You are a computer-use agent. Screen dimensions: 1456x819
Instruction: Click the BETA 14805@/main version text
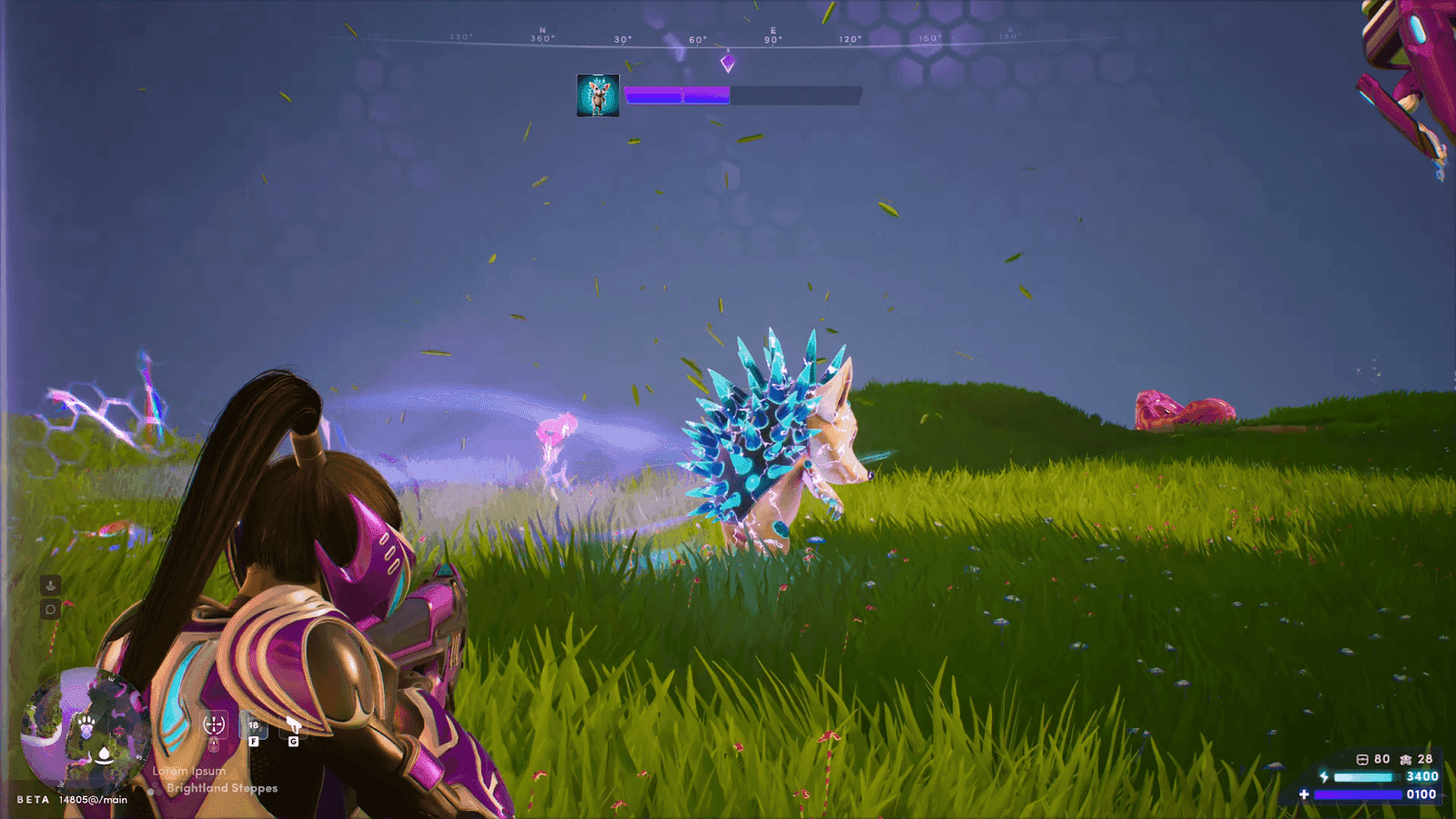(x=70, y=799)
